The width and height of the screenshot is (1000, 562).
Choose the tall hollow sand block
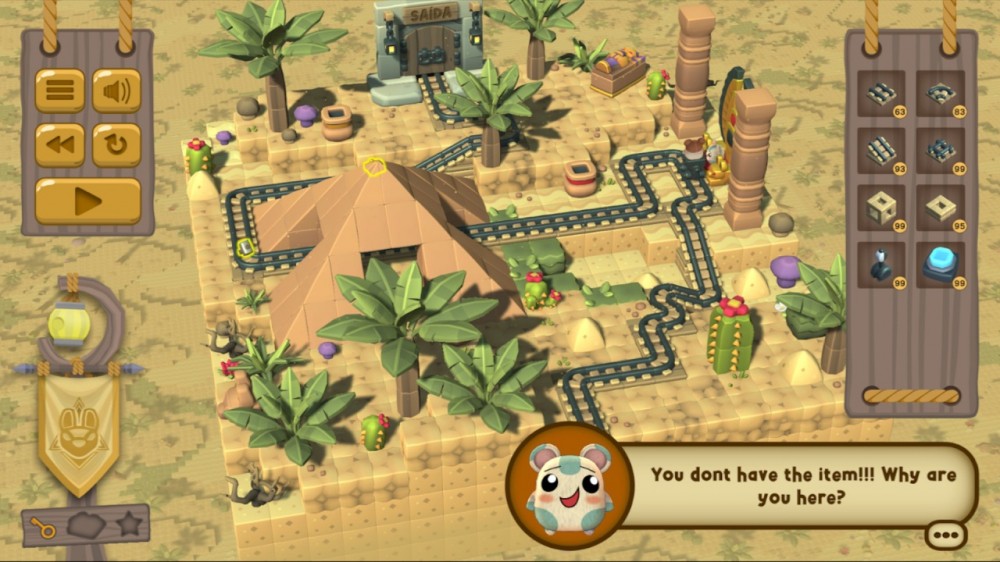click(882, 208)
